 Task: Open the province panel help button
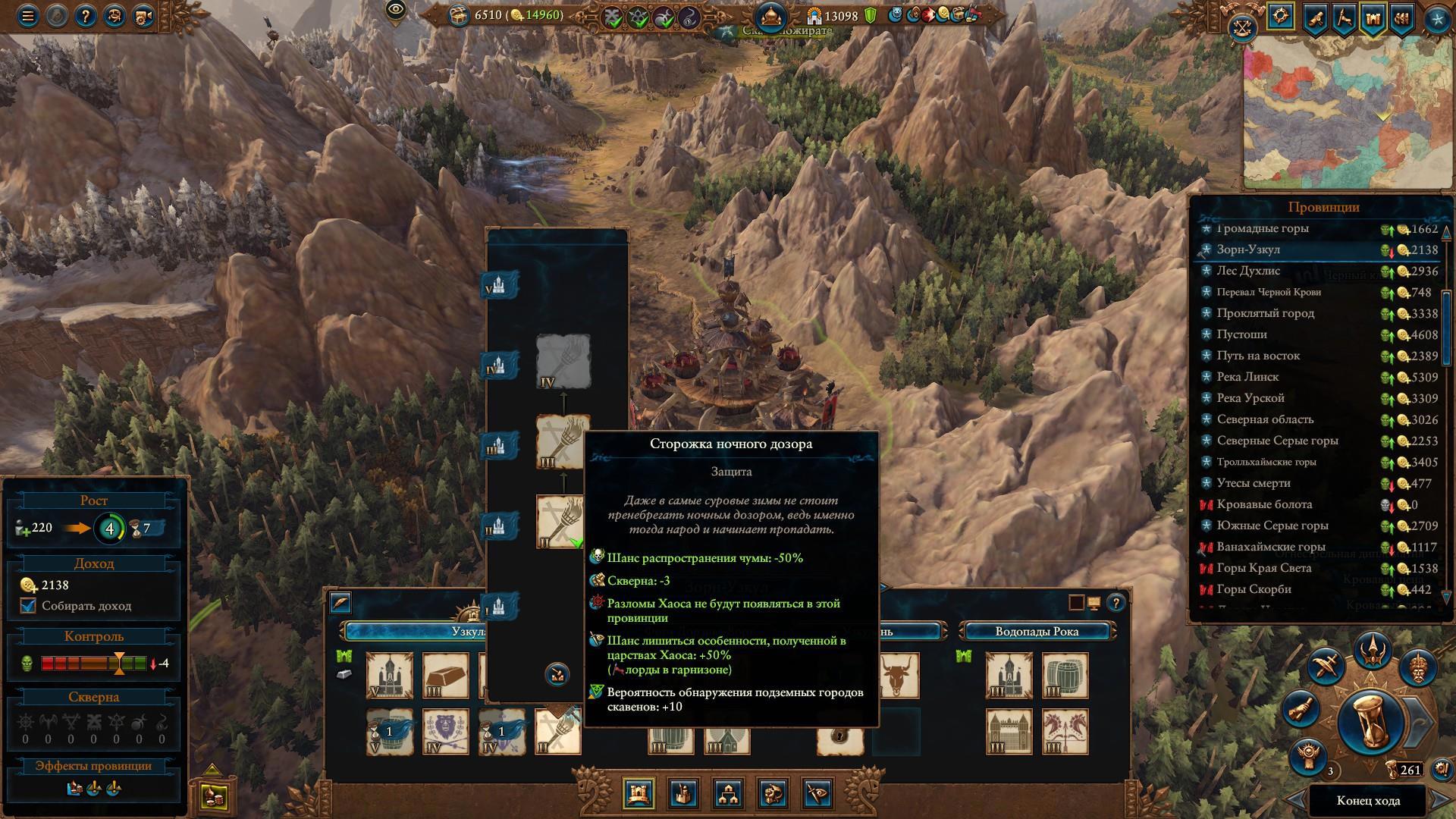tap(1116, 604)
